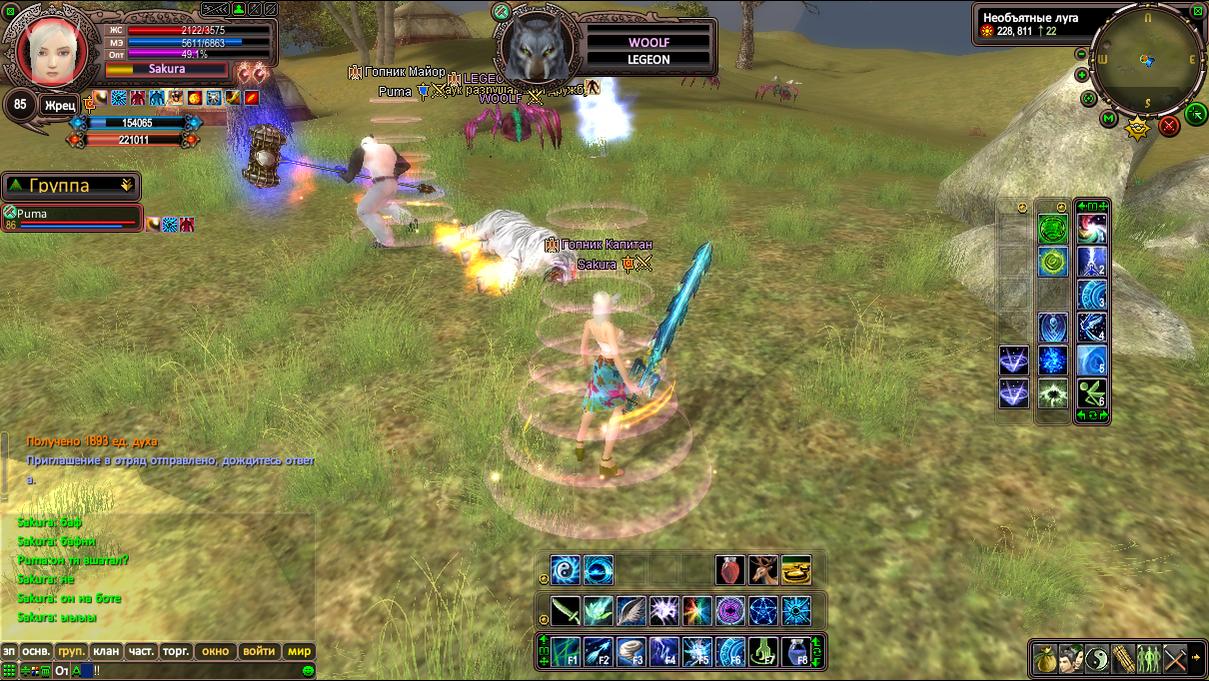Open the world map with M button
1209x681 pixels.
[x=1109, y=119]
